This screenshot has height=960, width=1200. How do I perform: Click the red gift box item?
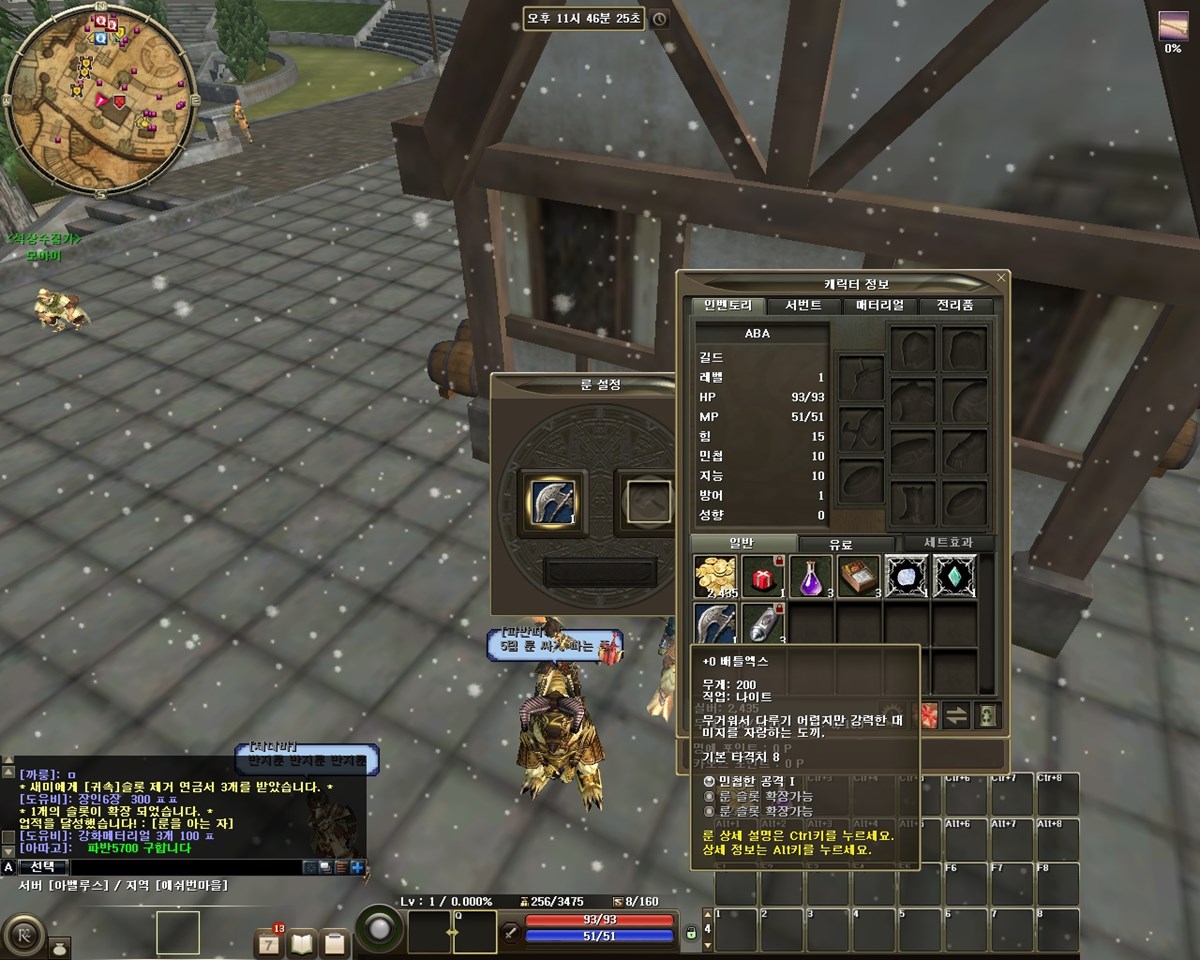tap(762, 578)
